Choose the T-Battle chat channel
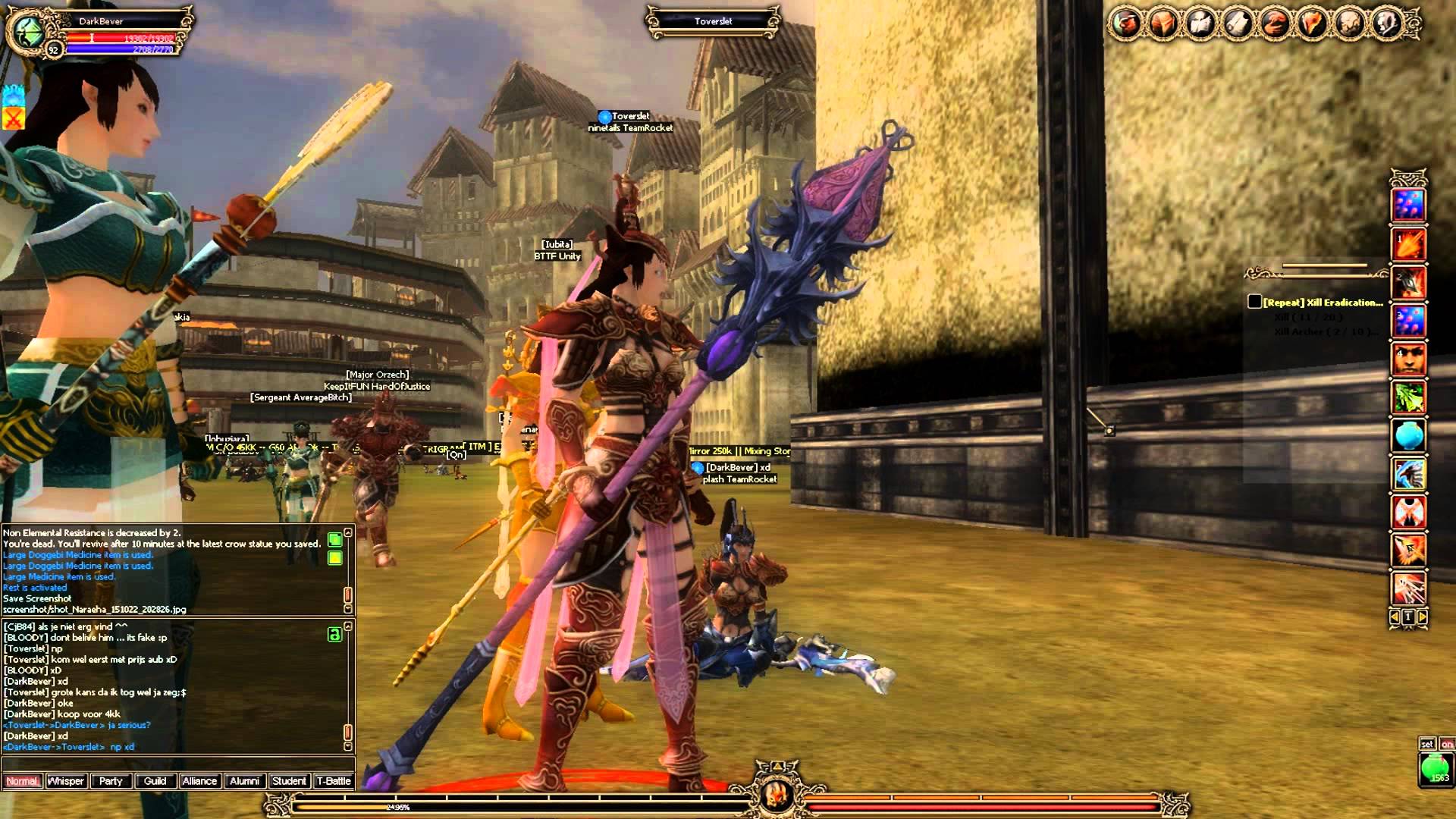 tap(334, 781)
